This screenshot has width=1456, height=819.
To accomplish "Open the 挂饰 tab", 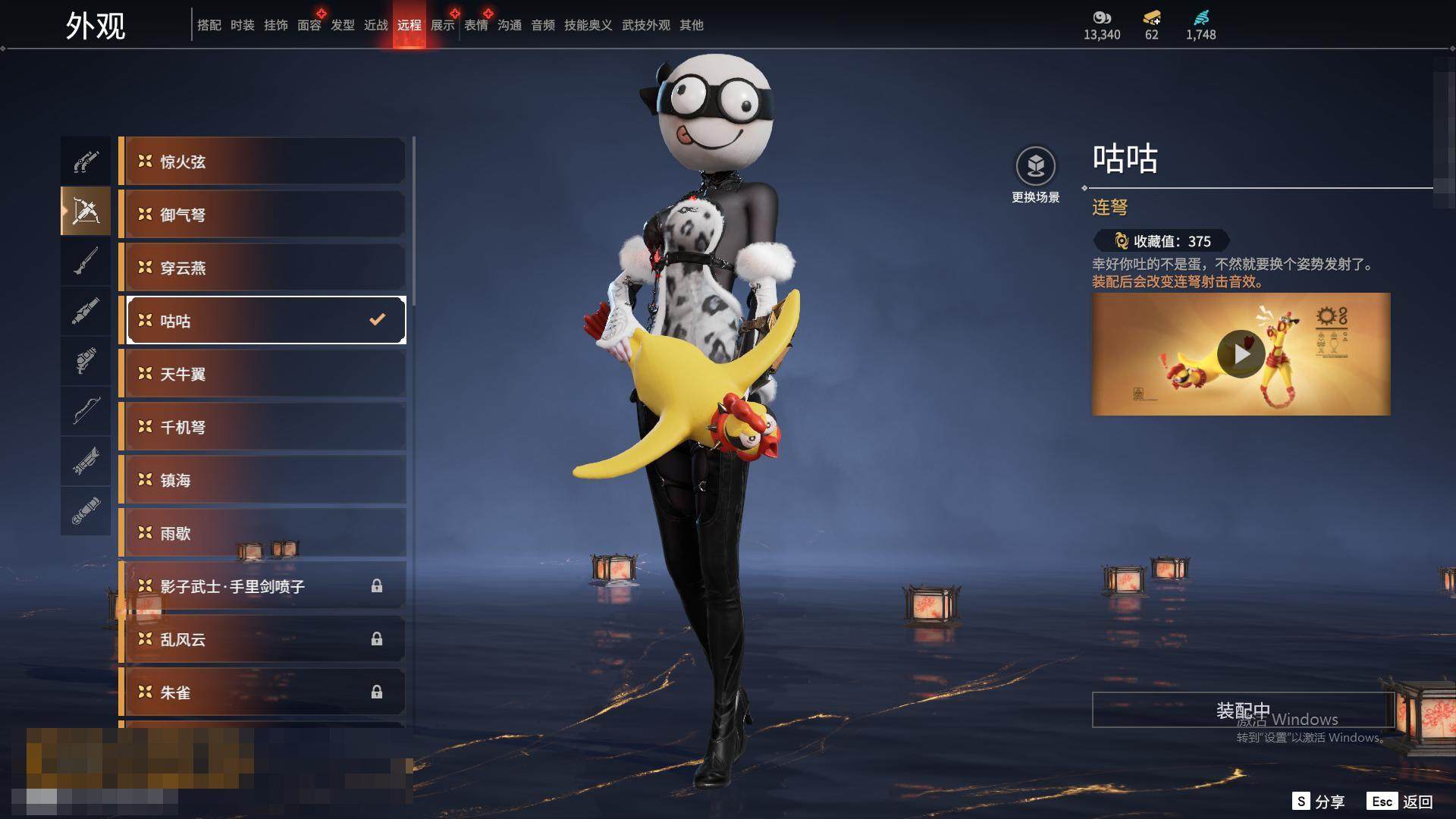I will pos(275,25).
